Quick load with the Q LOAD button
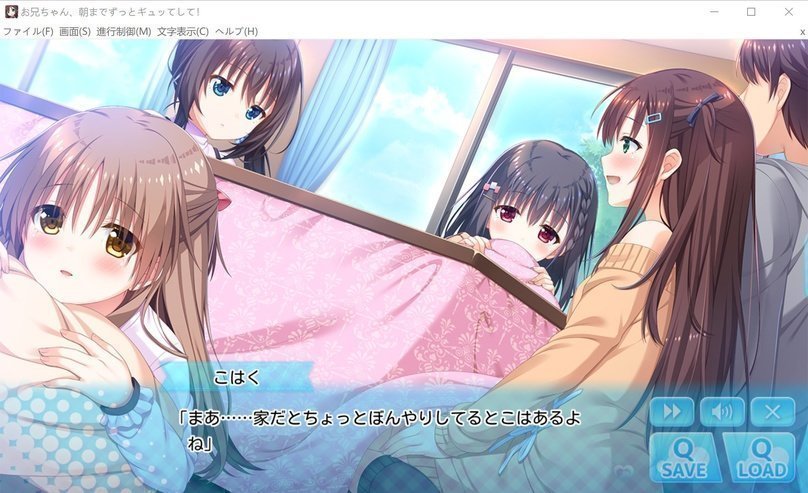Screen dimensions: 808x493 758,457
